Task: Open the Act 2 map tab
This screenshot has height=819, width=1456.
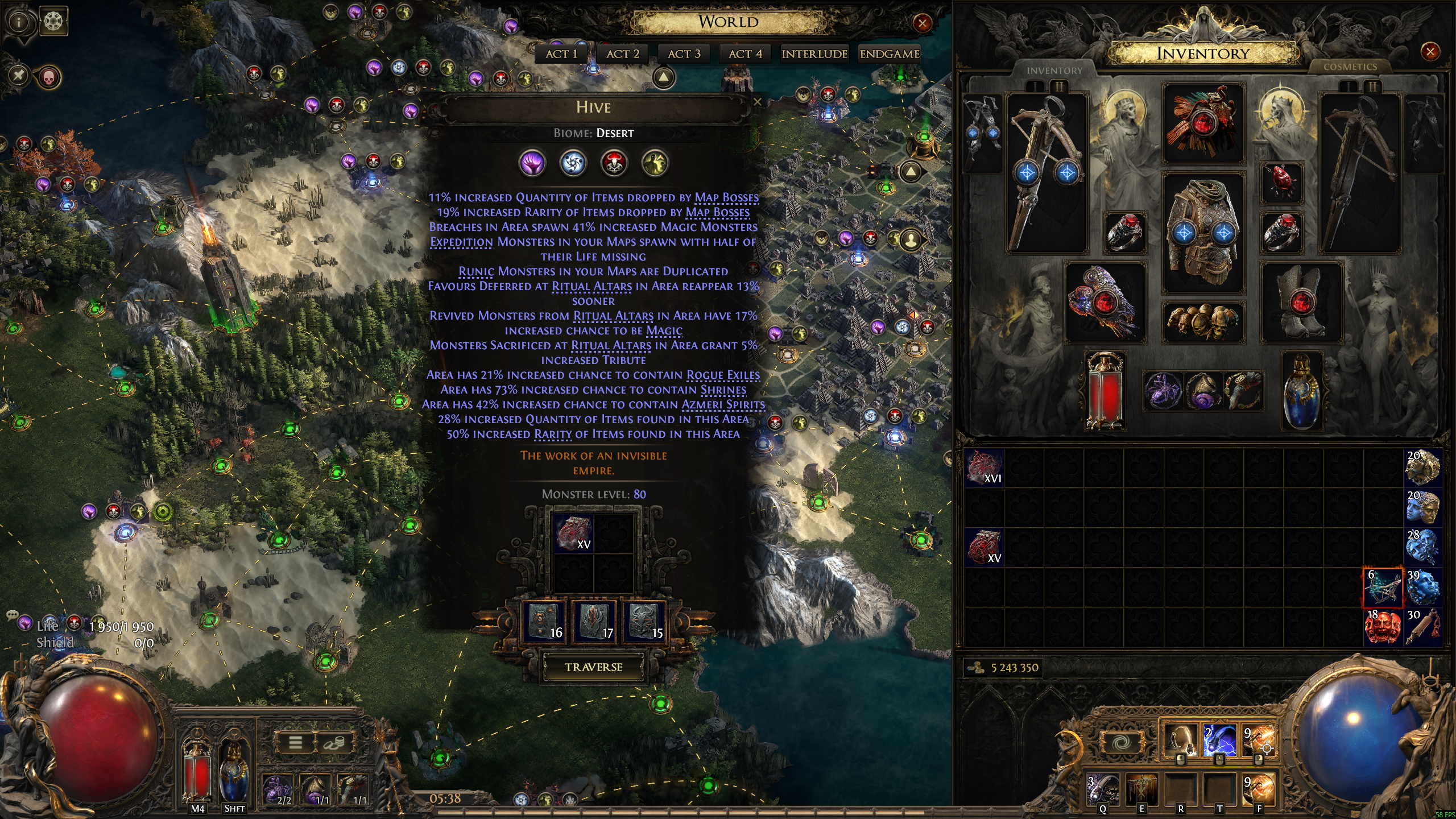Action: 623,54
